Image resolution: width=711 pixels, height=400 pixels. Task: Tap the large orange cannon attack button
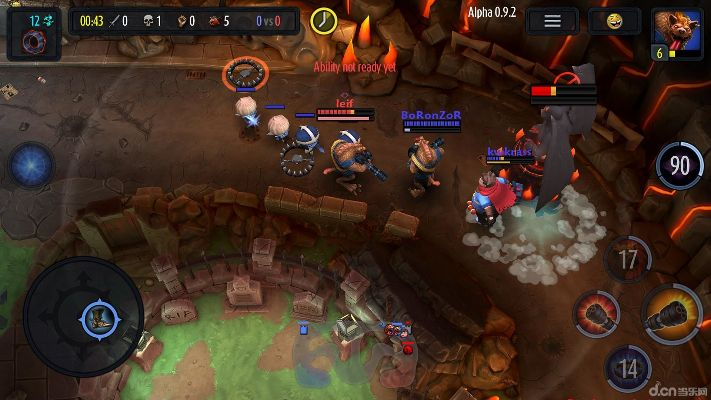point(670,319)
